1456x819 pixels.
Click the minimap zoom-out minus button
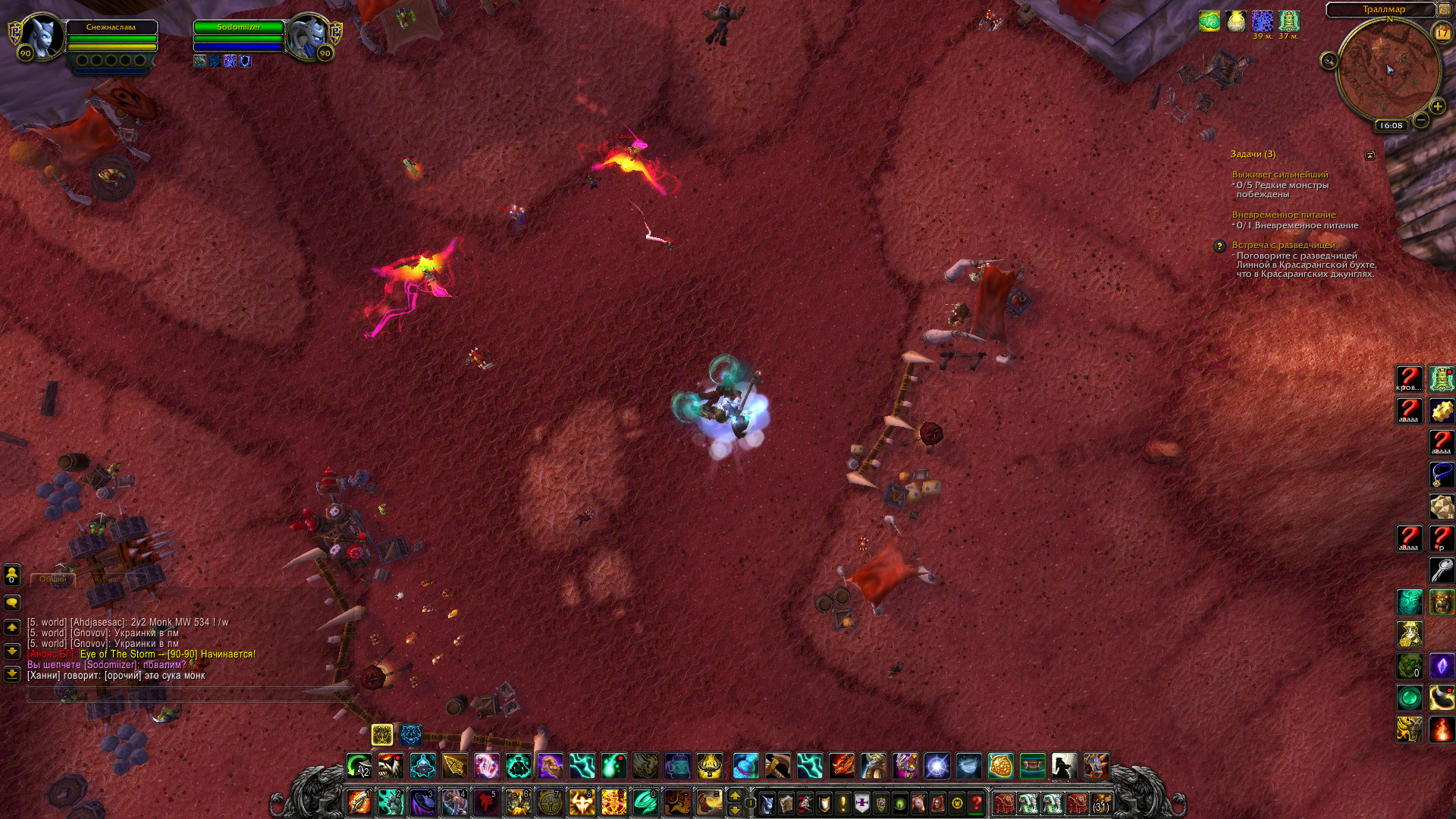tap(1421, 120)
